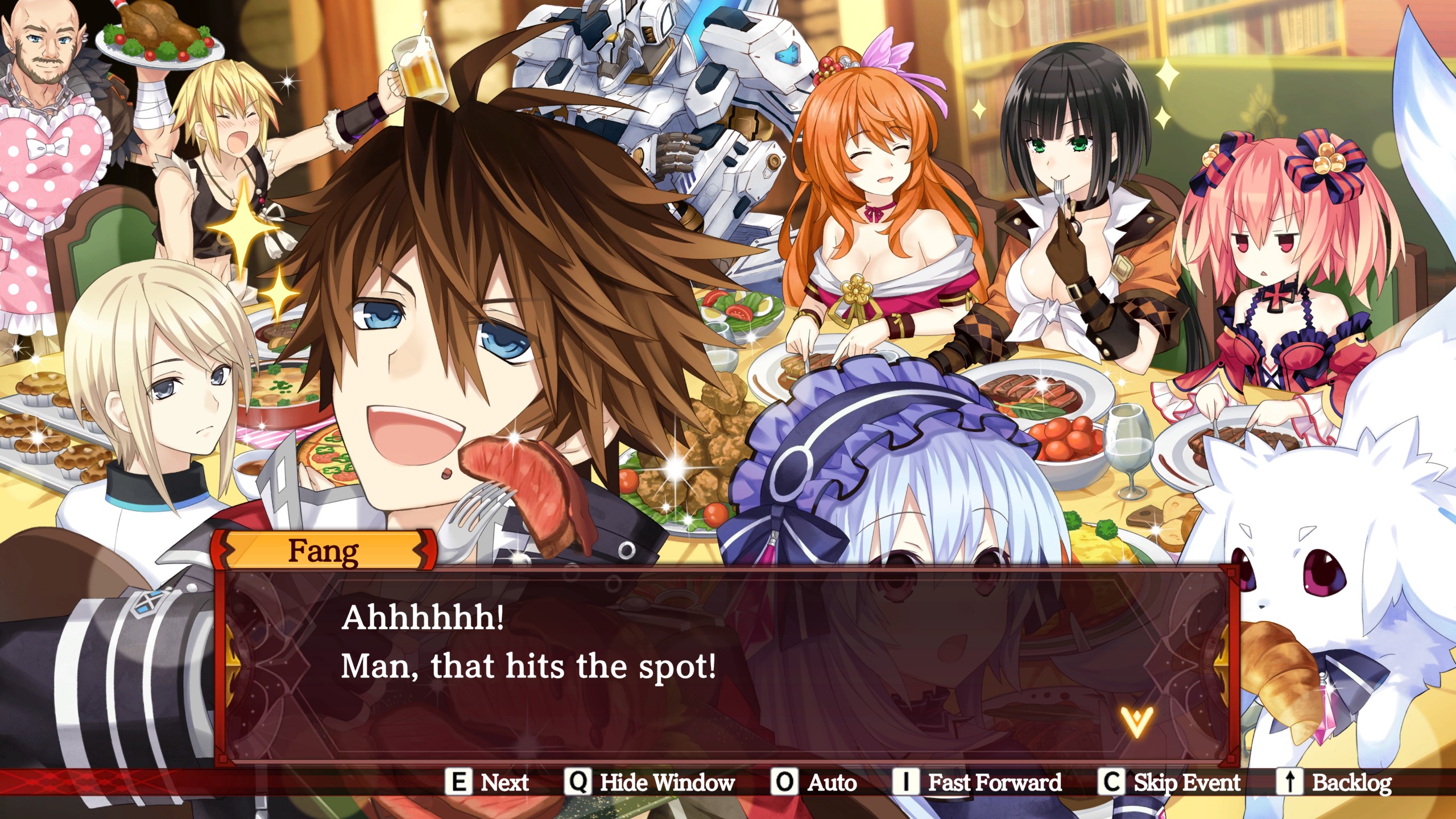Screen dimensions: 1456x819
Task: Click the golden continue arrow in dialogue box
Action: pyautogui.click(x=1137, y=722)
